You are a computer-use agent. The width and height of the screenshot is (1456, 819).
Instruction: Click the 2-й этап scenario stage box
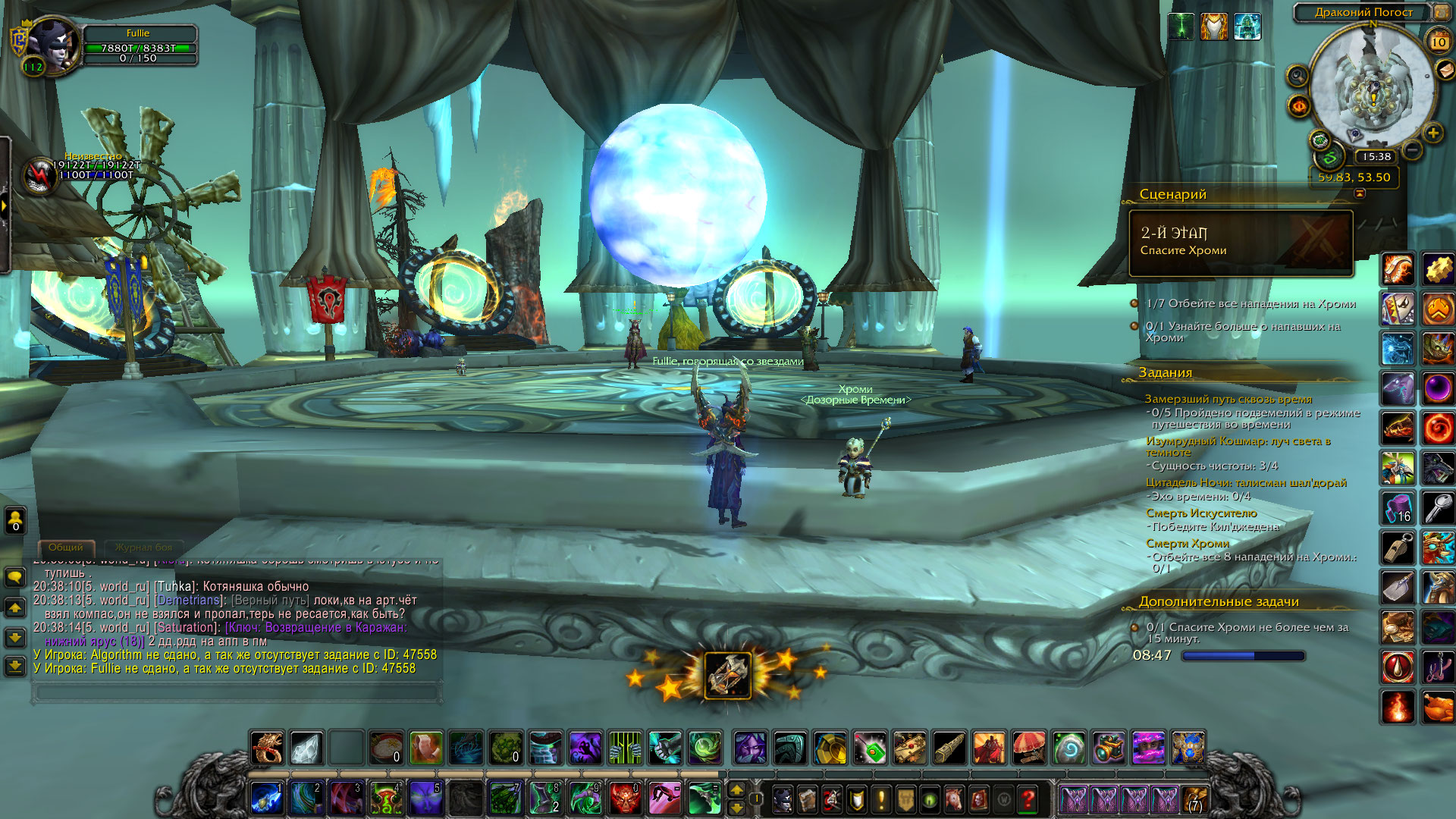point(1241,242)
